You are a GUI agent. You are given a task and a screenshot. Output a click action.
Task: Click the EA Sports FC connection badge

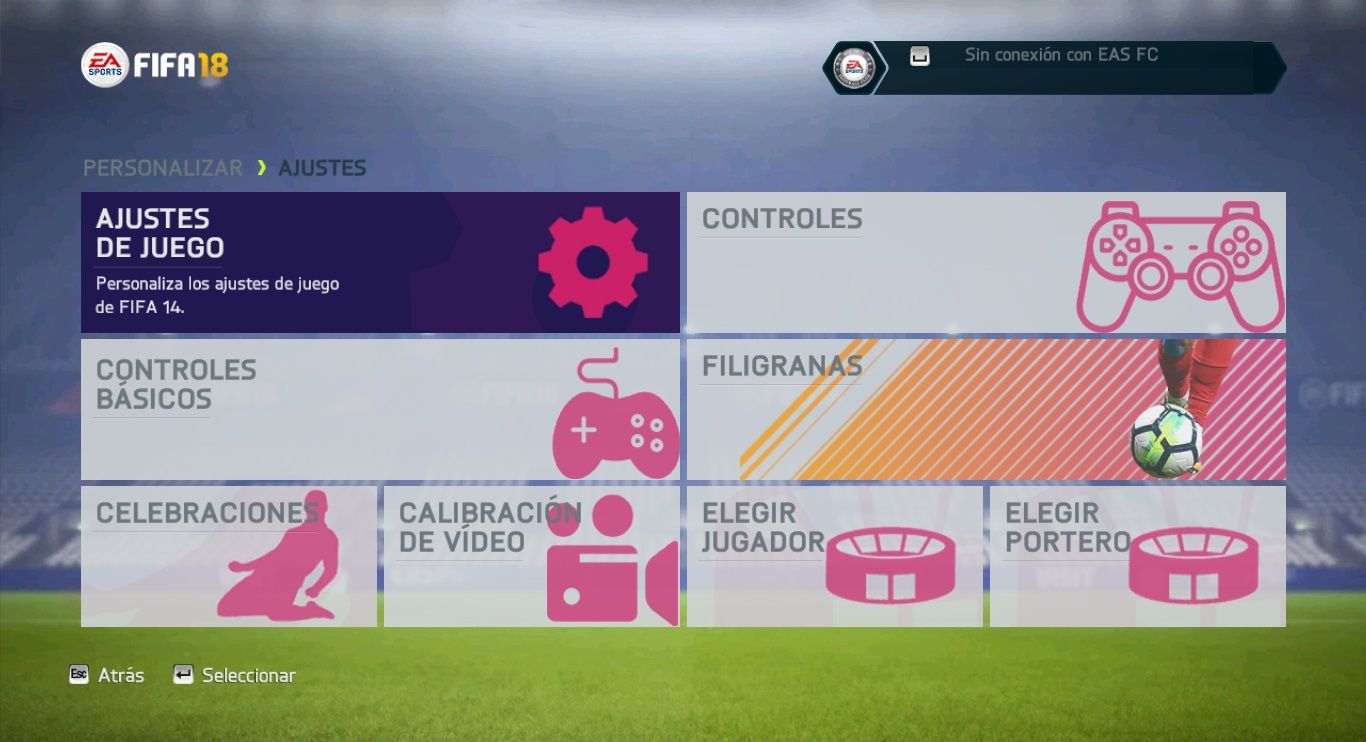[x=854, y=68]
